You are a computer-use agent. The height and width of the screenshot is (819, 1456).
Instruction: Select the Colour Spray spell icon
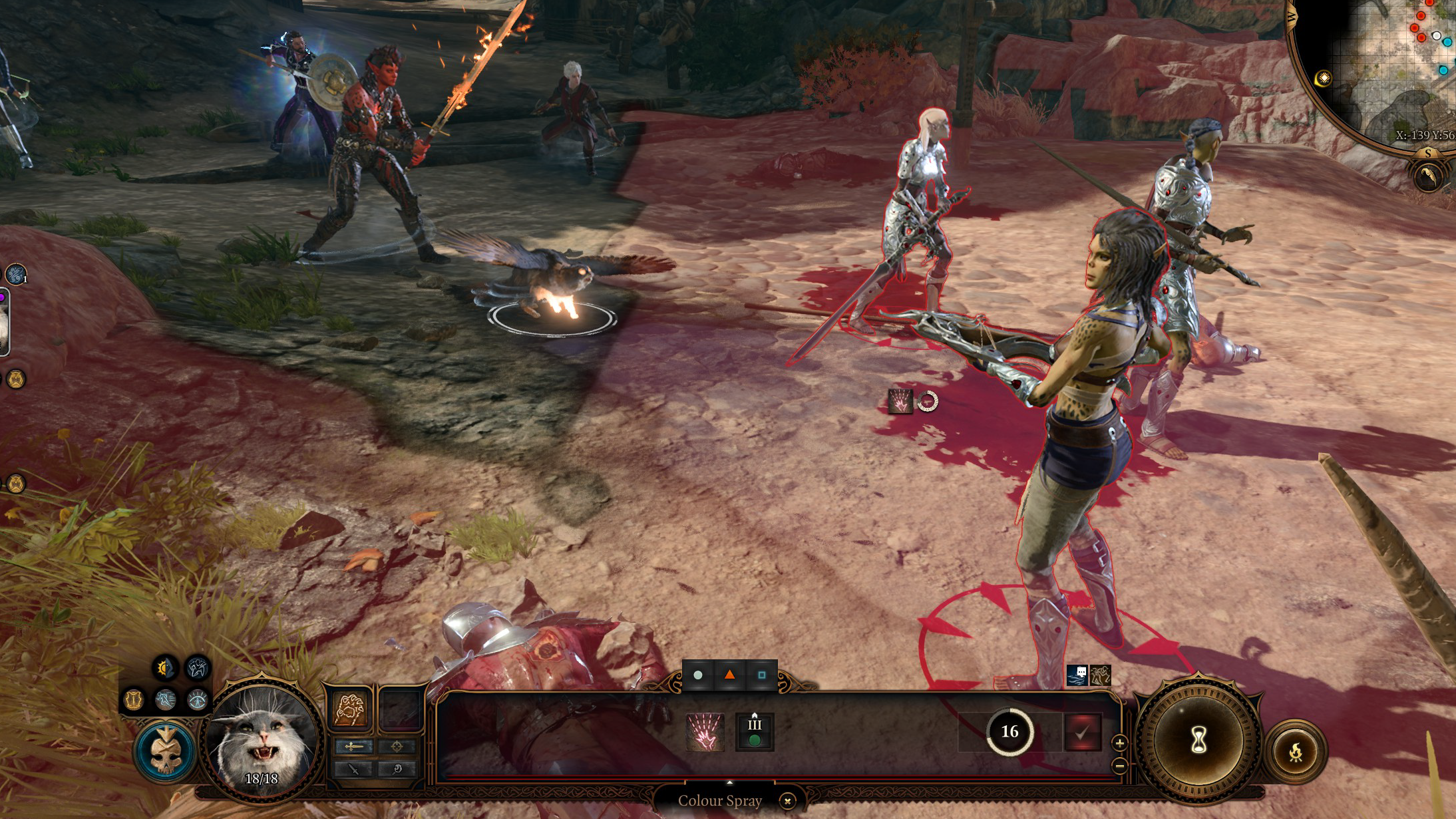pos(704,732)
